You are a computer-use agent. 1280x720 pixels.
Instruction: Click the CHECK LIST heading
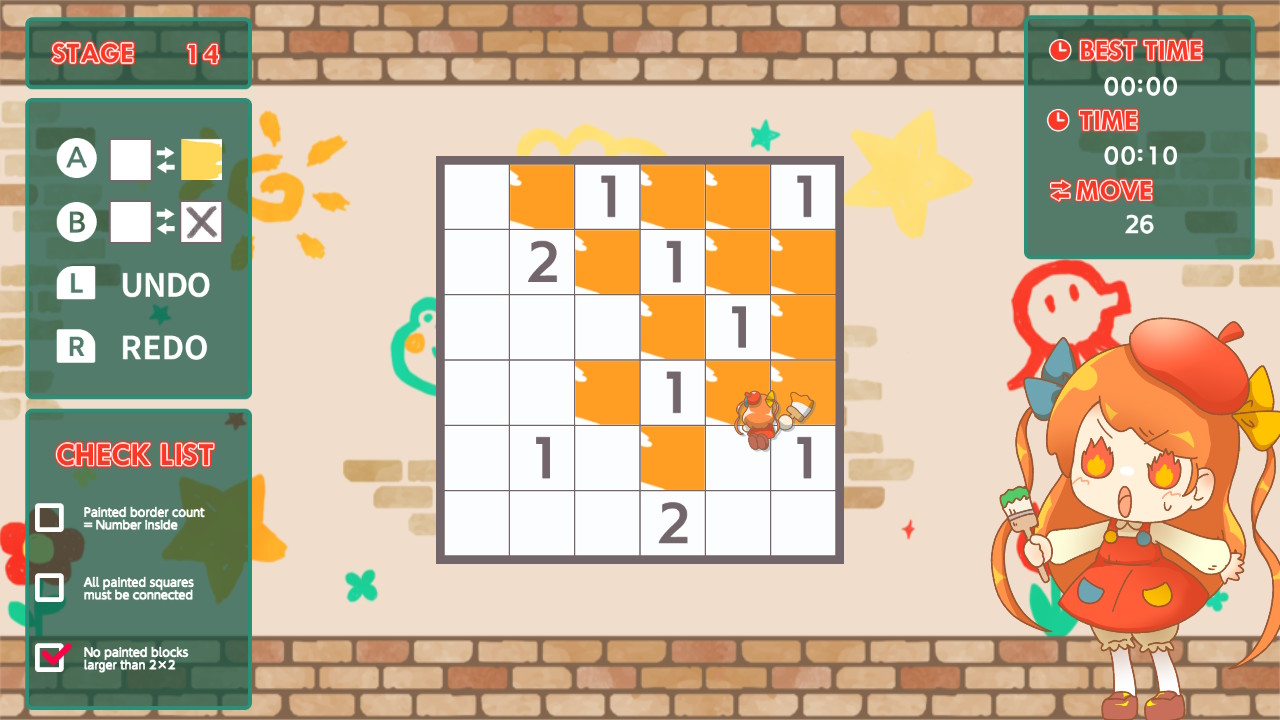[x=137, y=455]
